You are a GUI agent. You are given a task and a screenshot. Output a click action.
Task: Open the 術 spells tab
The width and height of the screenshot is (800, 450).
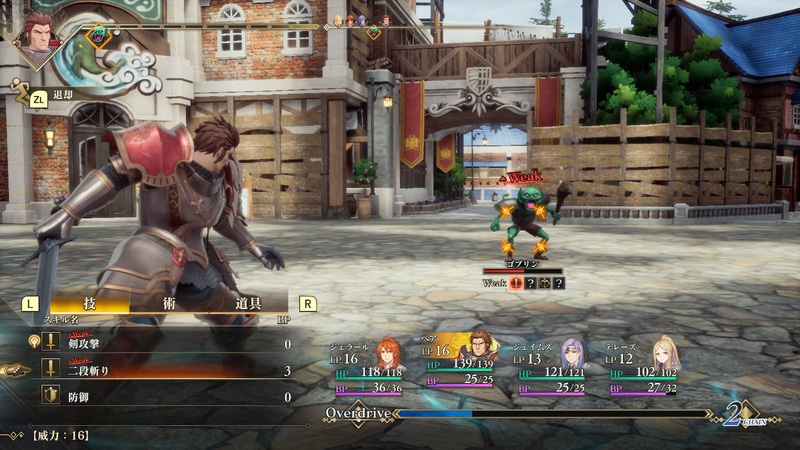tap(169, 303)
